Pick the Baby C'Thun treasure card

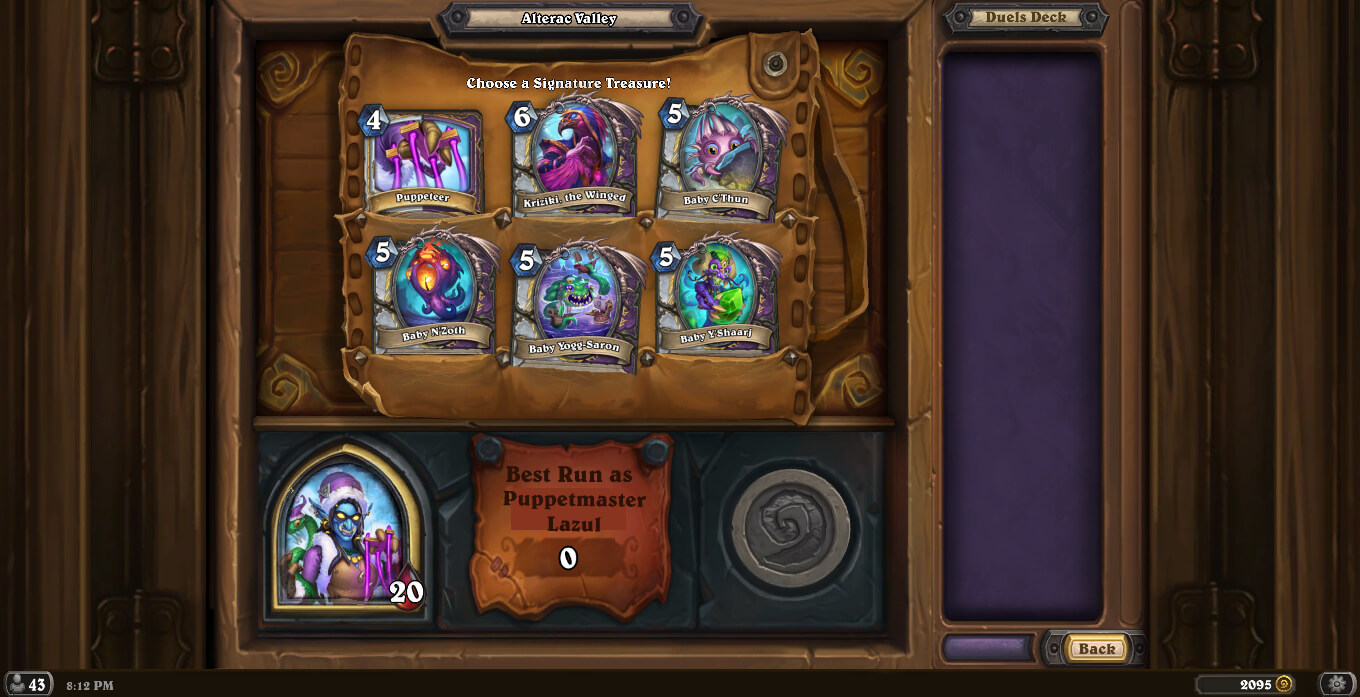coord(719,160)
